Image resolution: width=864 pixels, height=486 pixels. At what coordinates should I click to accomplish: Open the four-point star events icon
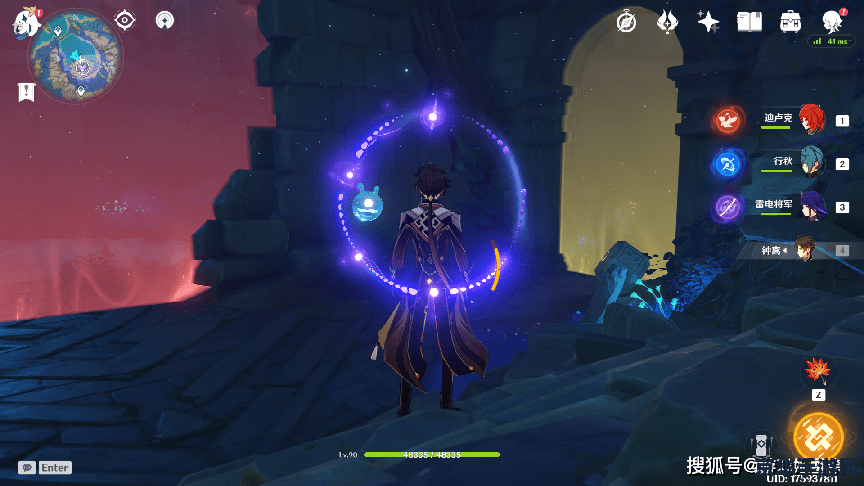pyautogui.click(x=709, y=21)
